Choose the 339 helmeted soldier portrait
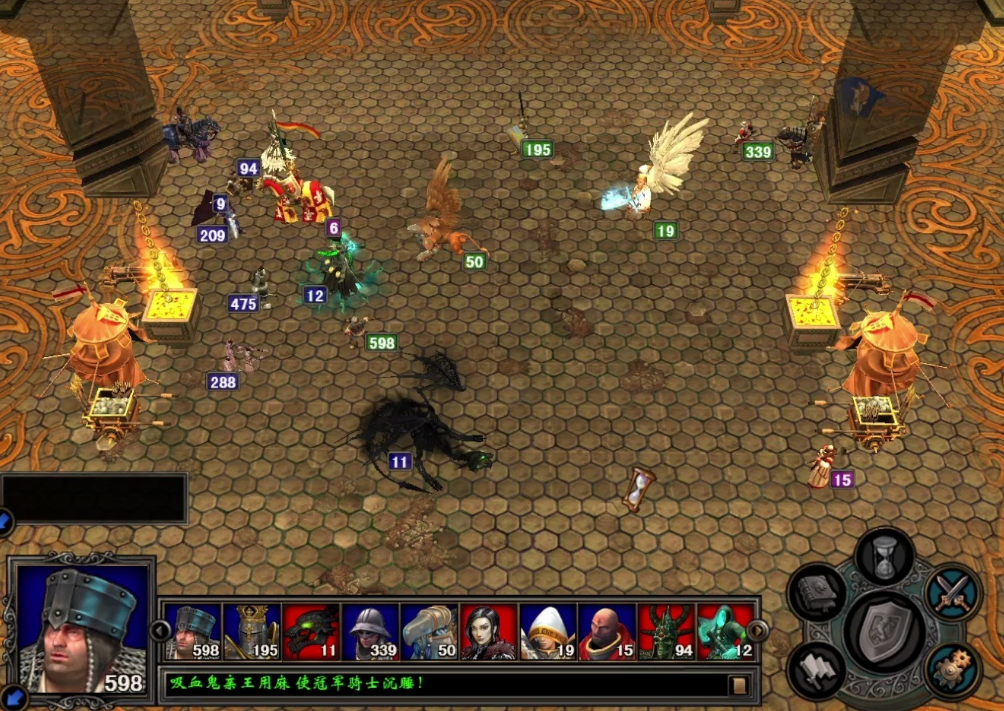Viewport: 1004px width, 711px height. tap(370, 632)
